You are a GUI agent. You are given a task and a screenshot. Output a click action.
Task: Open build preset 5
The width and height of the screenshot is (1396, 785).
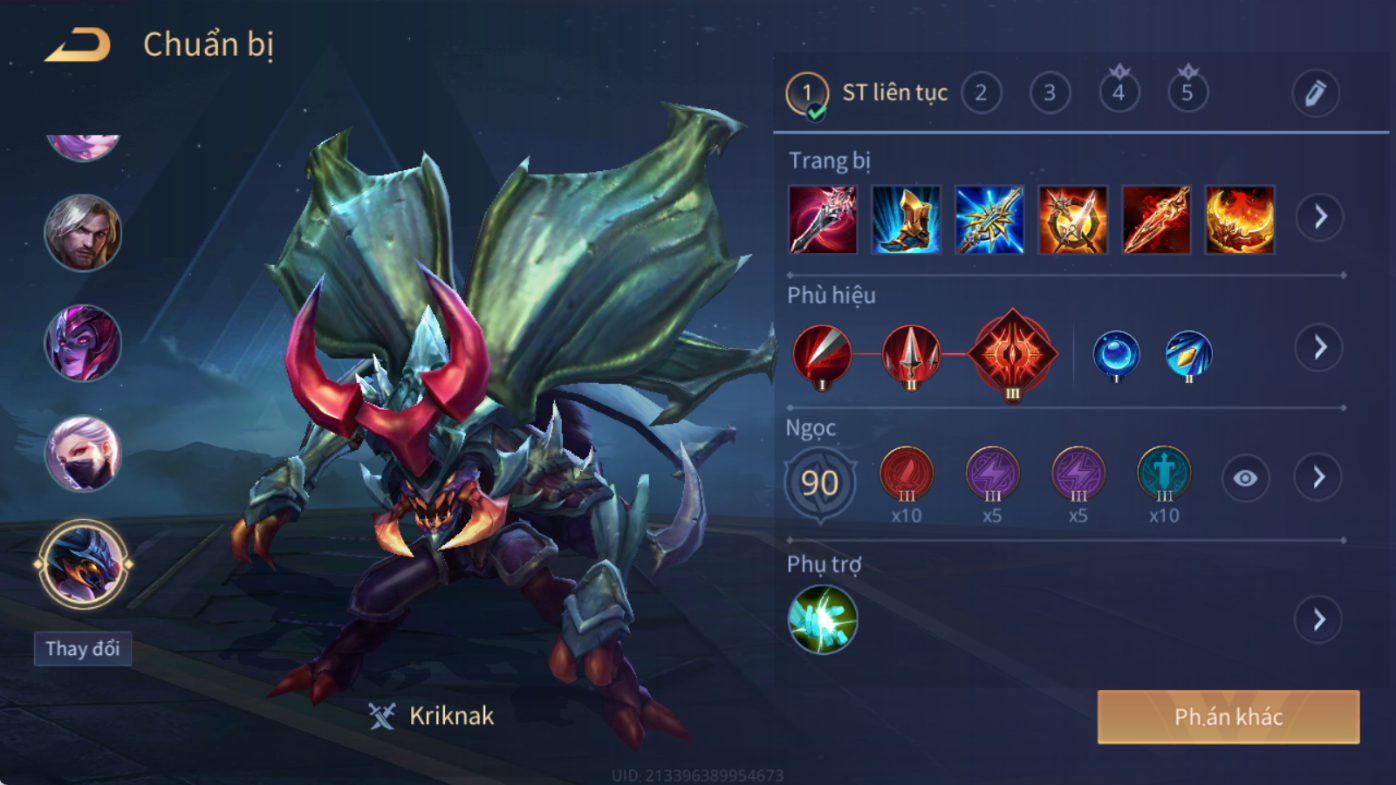click(x=1187, y=93)
